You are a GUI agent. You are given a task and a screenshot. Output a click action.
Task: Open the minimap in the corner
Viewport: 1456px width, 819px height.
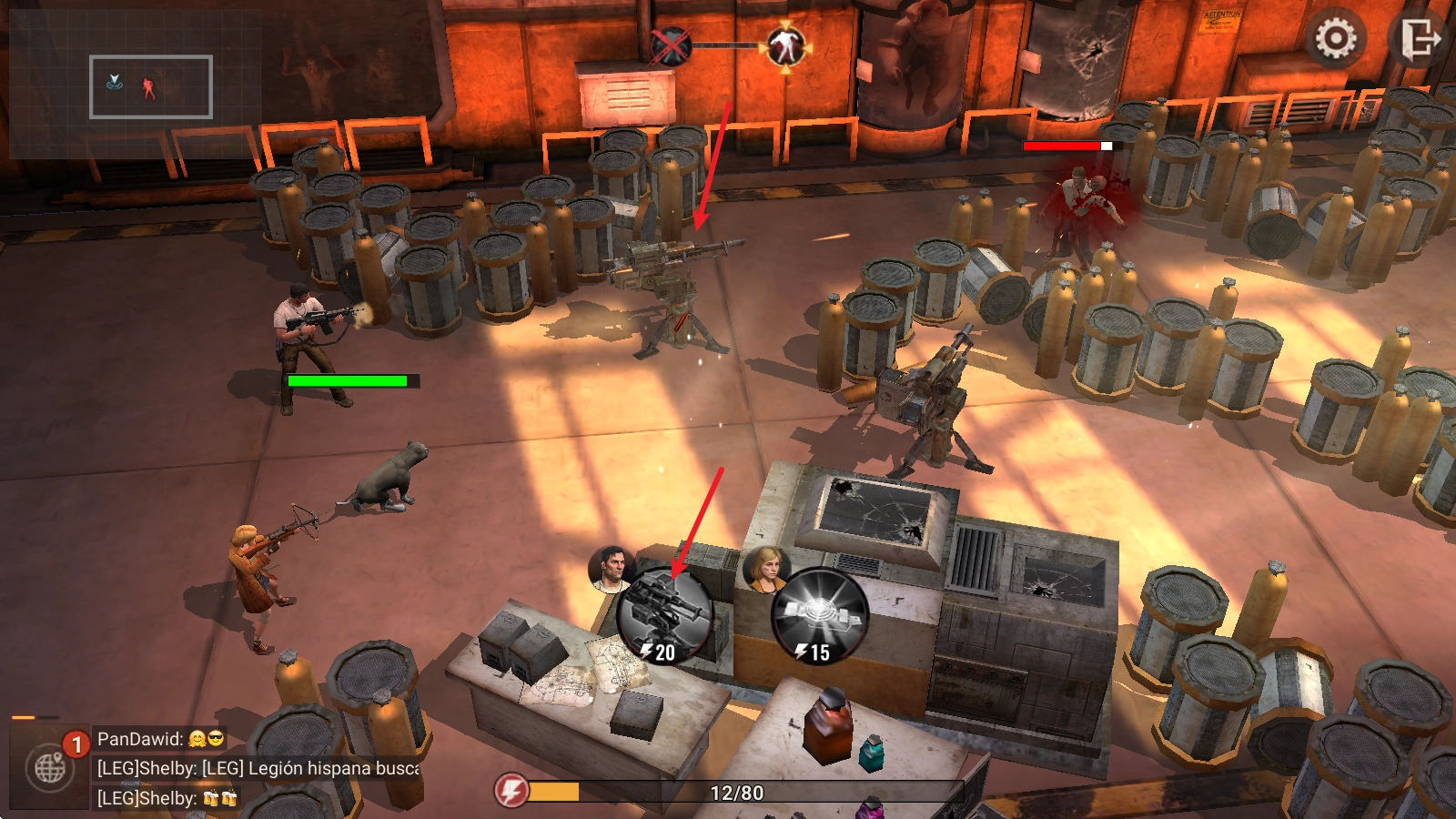click(x=151, y=86)
